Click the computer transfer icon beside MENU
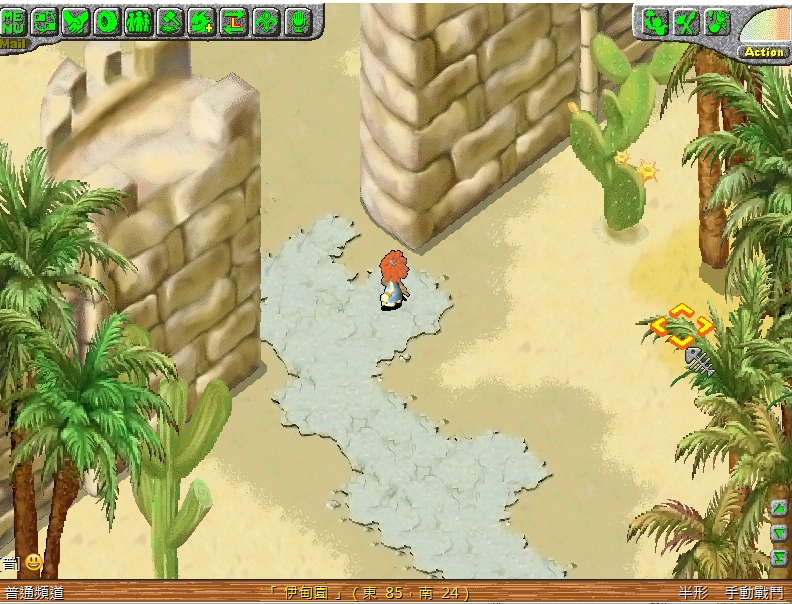The image size is (792, 604). pyautogui.click(x=44, y=21)
